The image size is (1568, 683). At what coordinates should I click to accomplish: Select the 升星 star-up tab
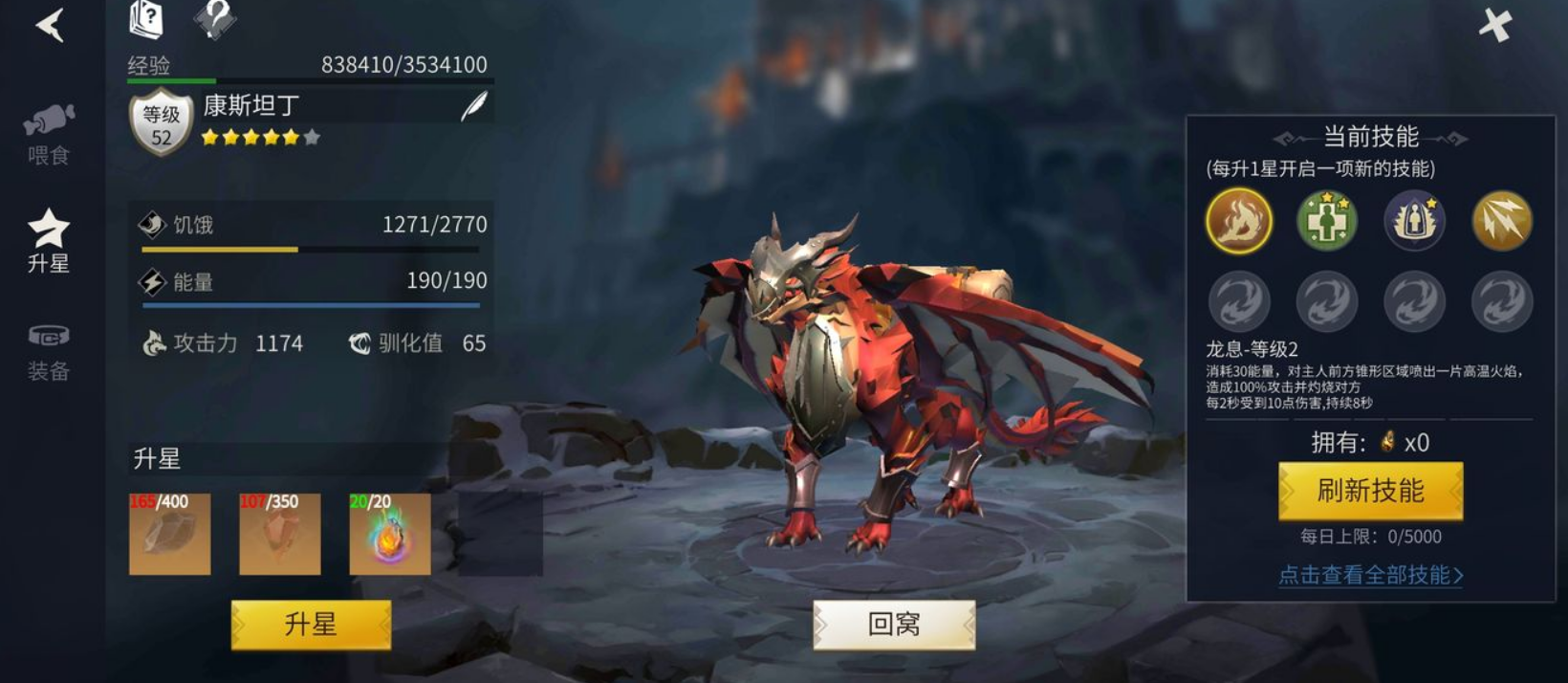click(49, 241)
